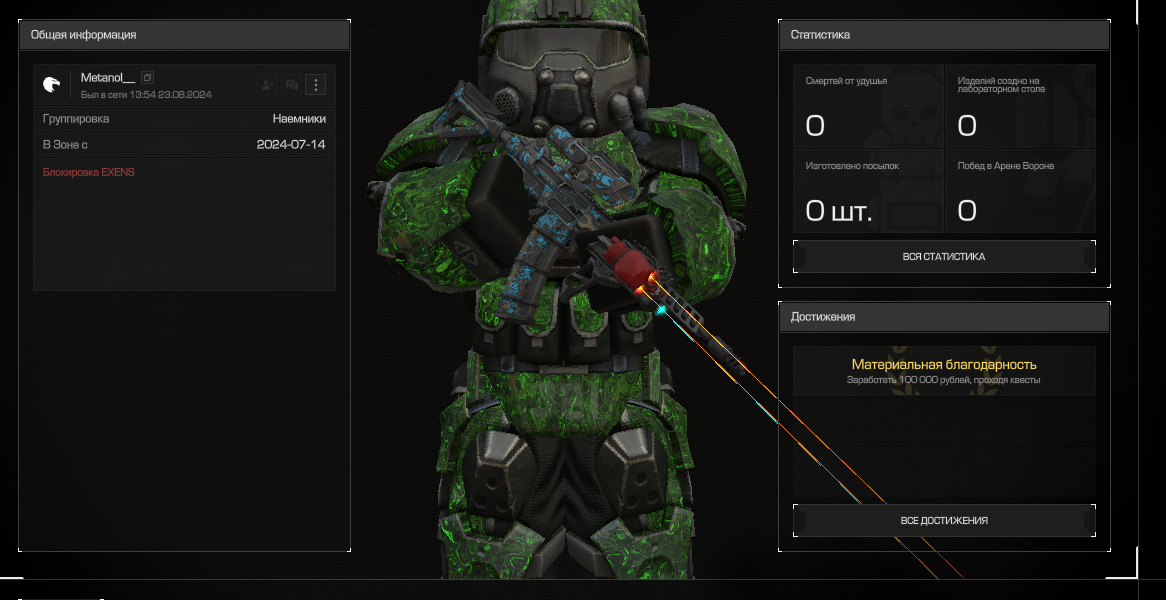Image resolution: width=1166 pixels, height=600 pixels.
Task: Show all achievements via ВСЕ ДОСТИЖЕНИЯ
Action: [x=943, y=521]
